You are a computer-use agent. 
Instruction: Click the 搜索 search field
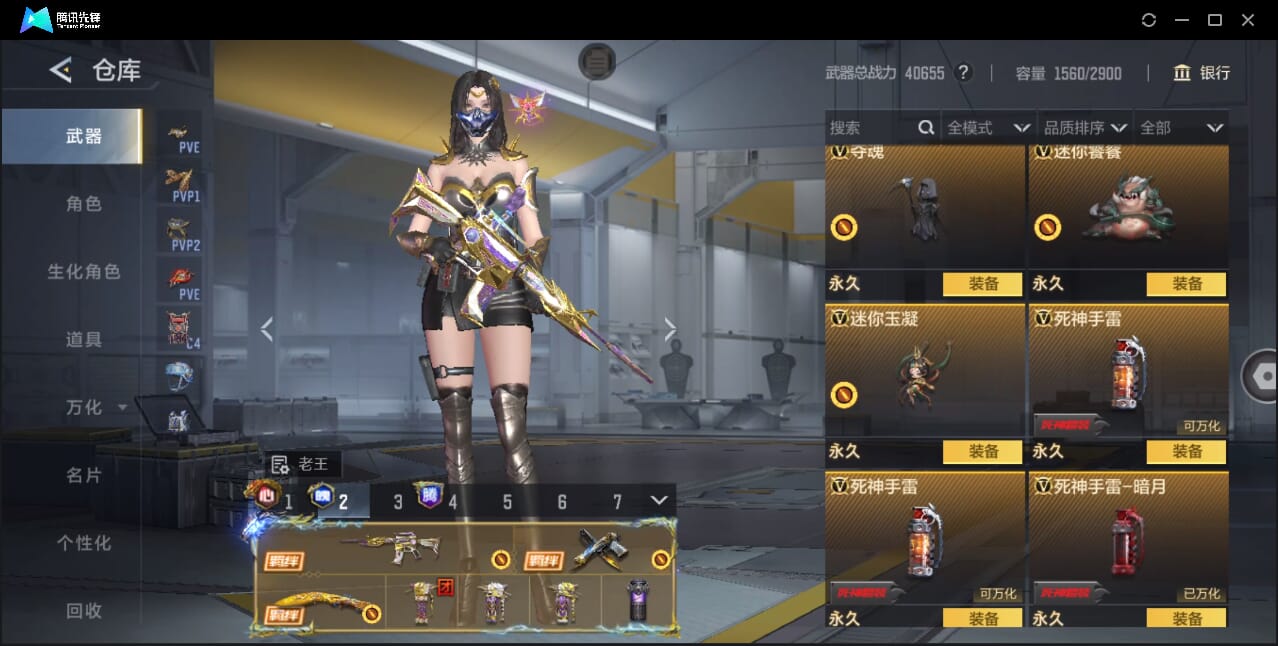[870, 128]
